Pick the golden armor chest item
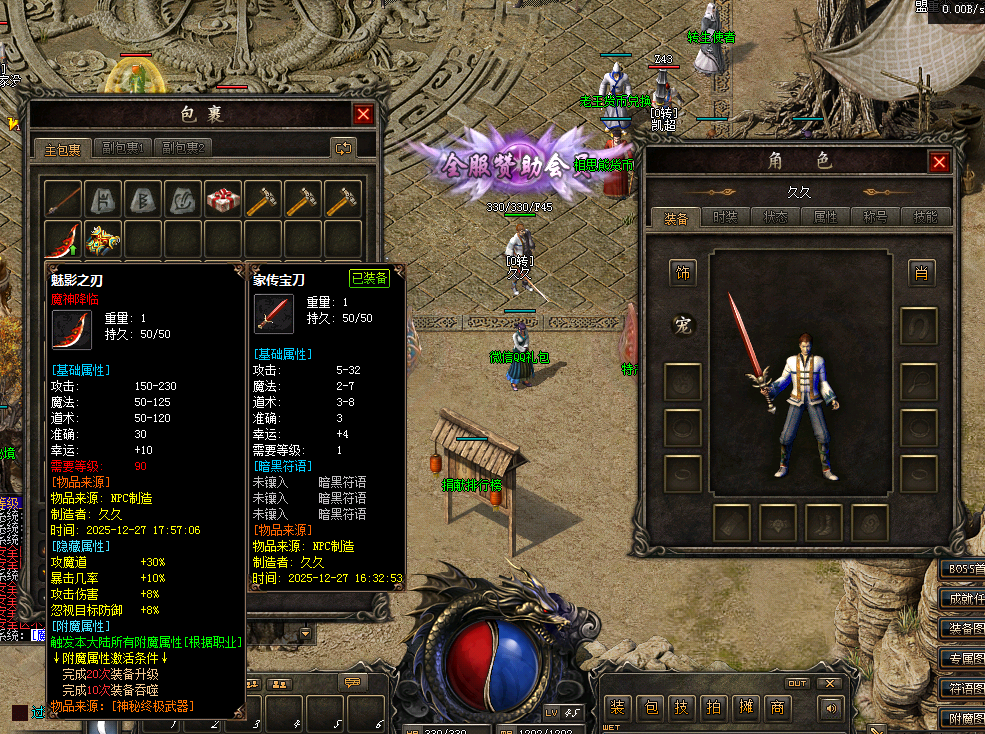985x734 pixels. tap(102, 239)
